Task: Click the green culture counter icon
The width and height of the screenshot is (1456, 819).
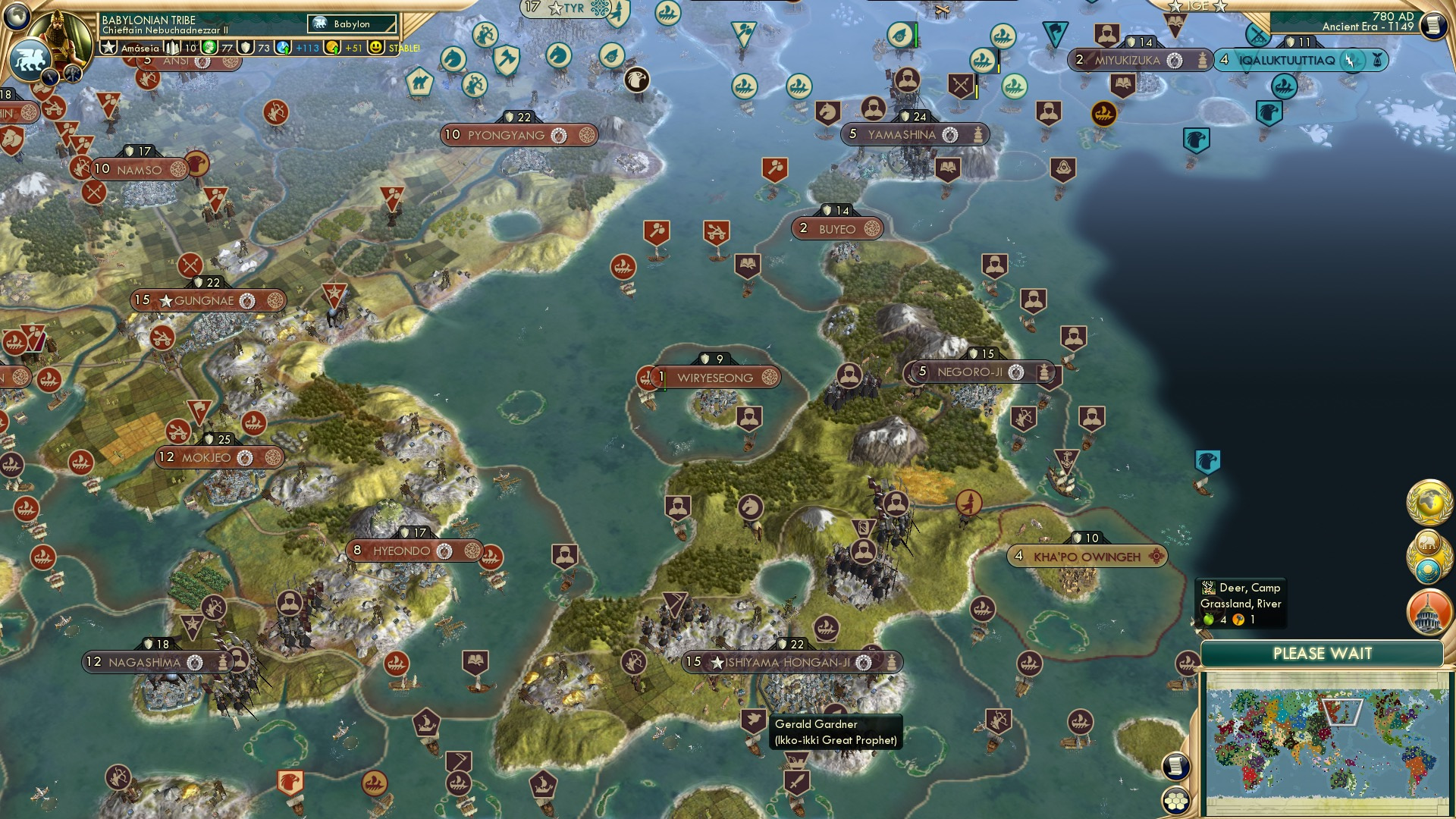Action: point(209,47)
